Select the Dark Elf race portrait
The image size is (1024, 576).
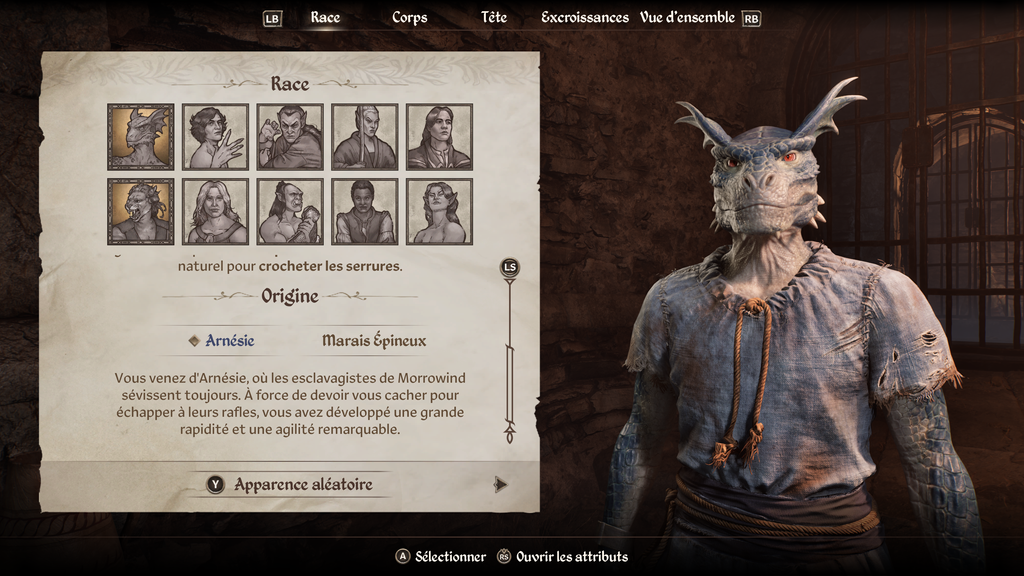[290, 137]
